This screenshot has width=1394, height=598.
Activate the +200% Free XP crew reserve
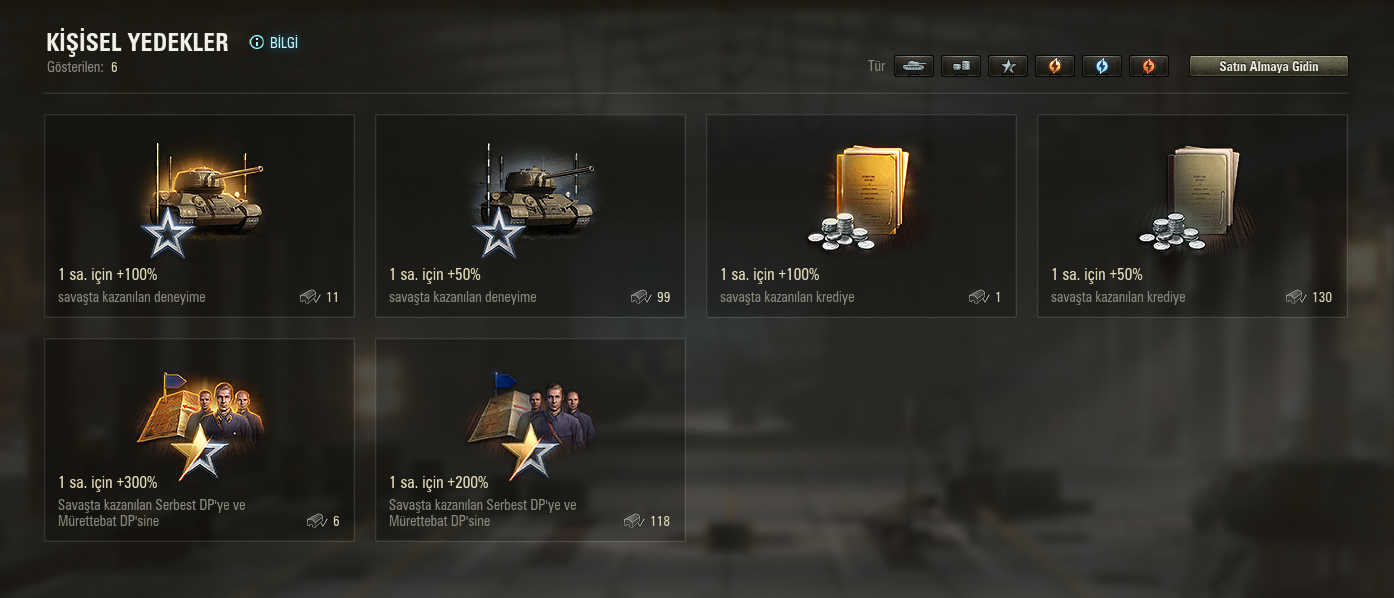pyautogui.click(x=530, y=440)
